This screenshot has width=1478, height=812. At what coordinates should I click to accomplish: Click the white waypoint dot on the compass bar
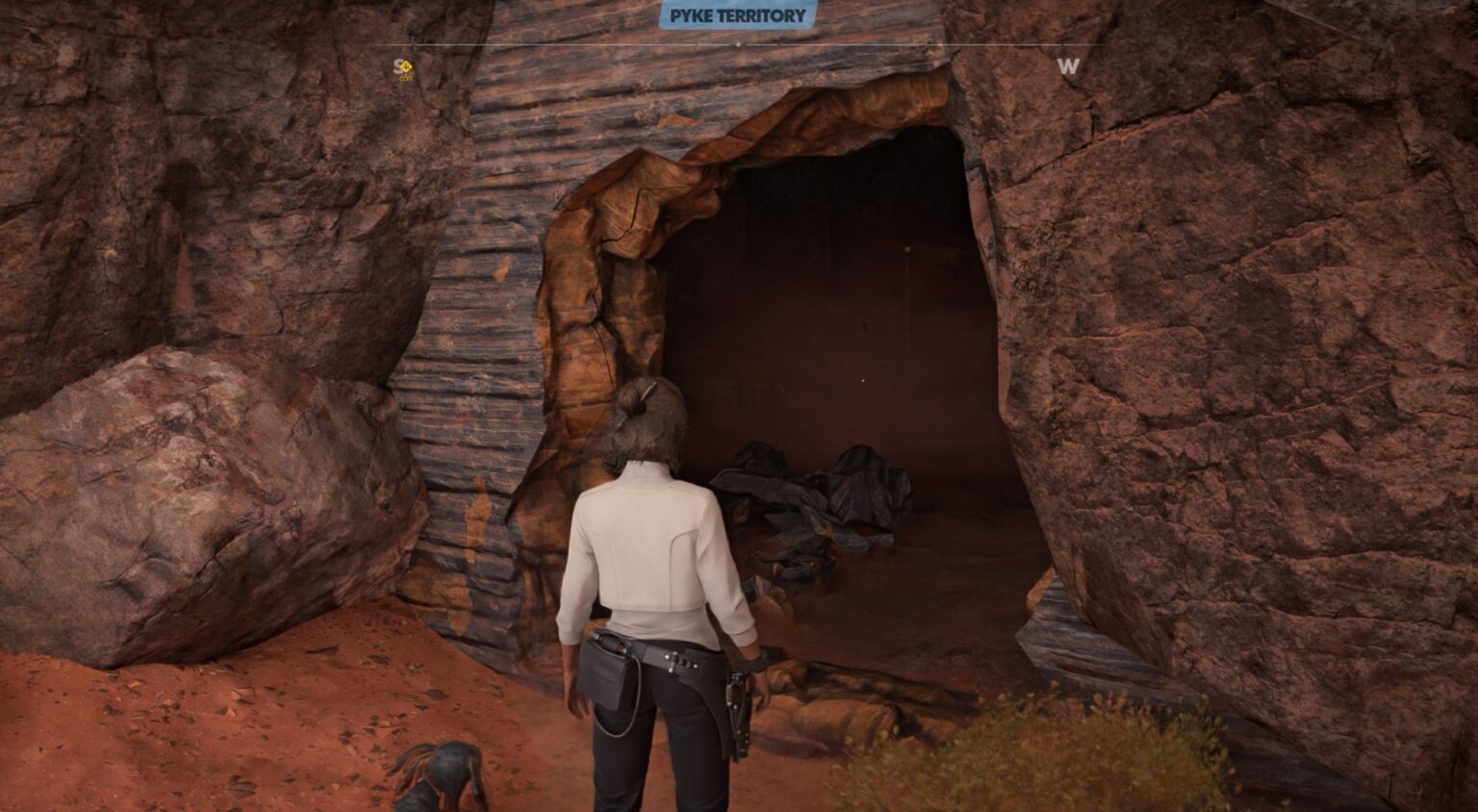pos(738,44)
